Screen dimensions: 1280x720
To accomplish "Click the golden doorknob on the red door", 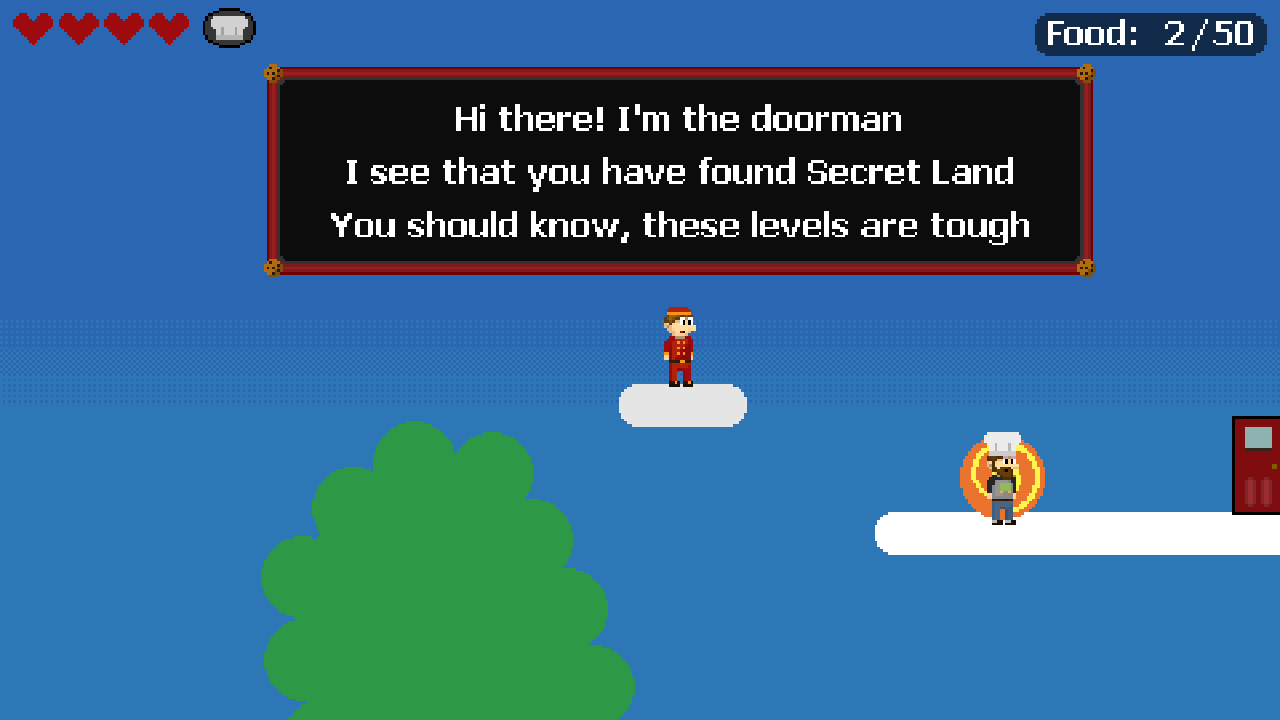I will click(x=1274, y=466).
